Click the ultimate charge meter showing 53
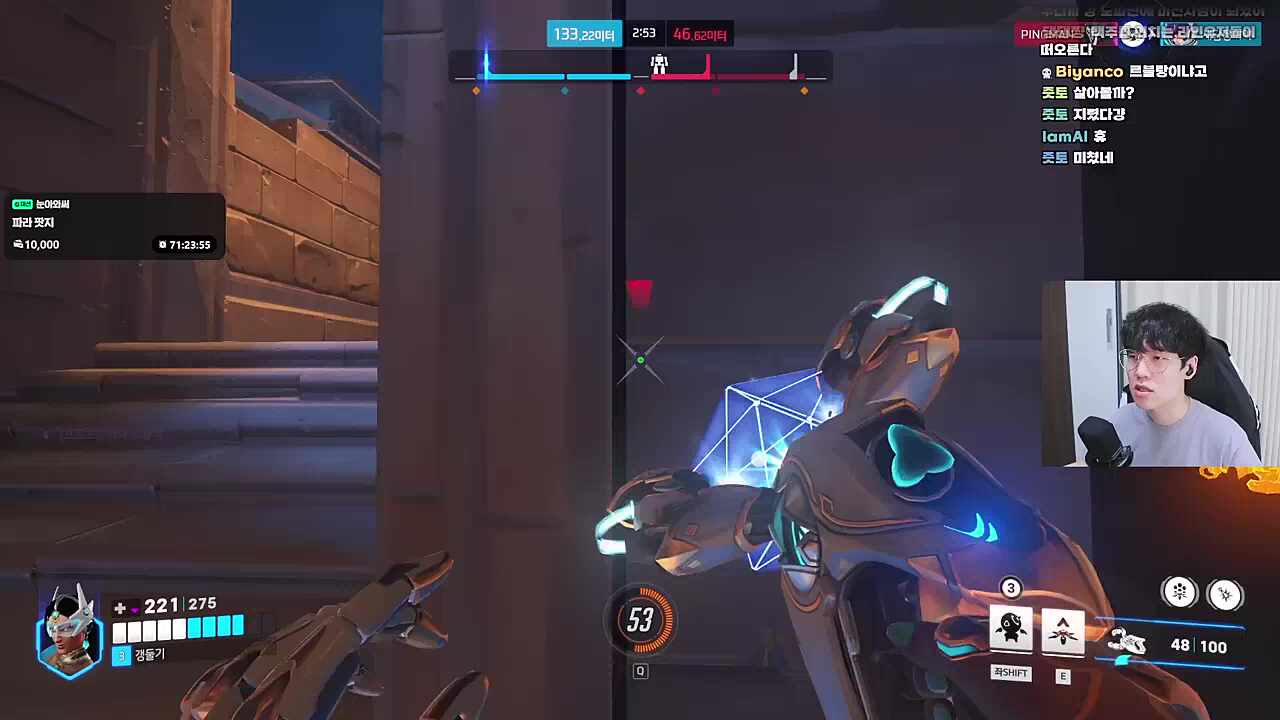Viewport: 1280px width, 720px height. coord(640,620)
